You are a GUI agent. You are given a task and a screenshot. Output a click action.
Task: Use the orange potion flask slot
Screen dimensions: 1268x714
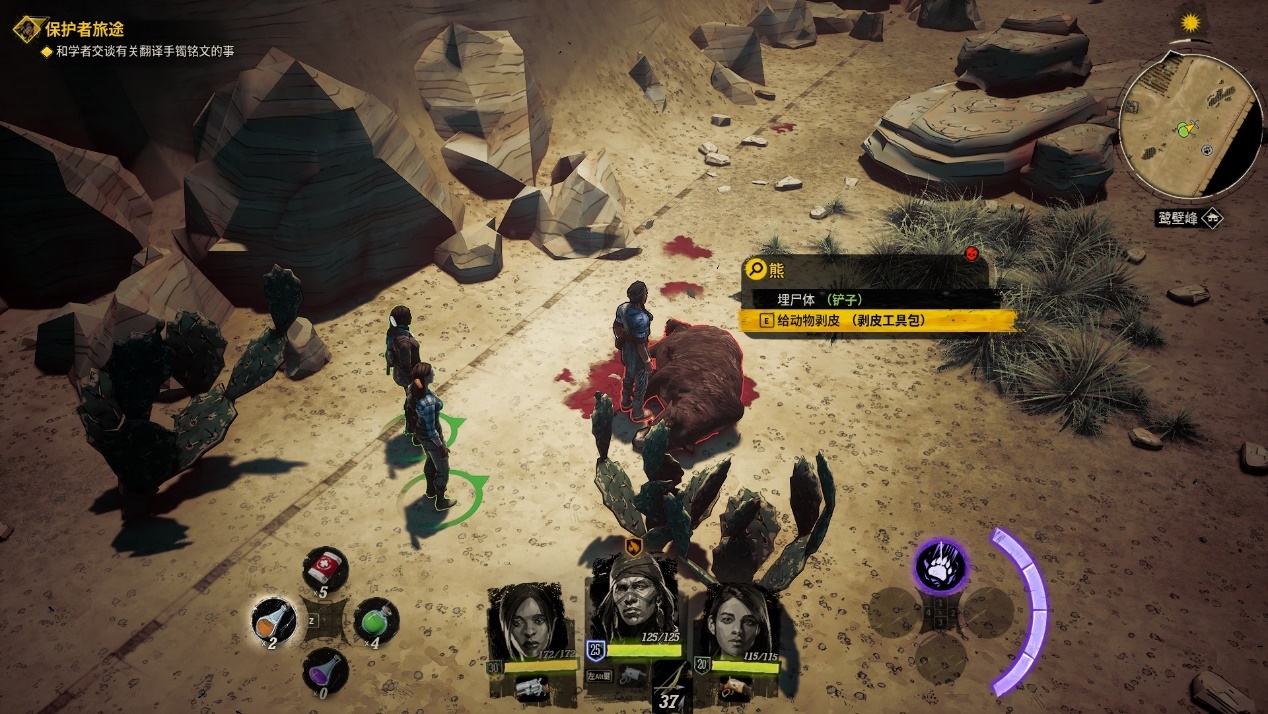tap(273, 621)
